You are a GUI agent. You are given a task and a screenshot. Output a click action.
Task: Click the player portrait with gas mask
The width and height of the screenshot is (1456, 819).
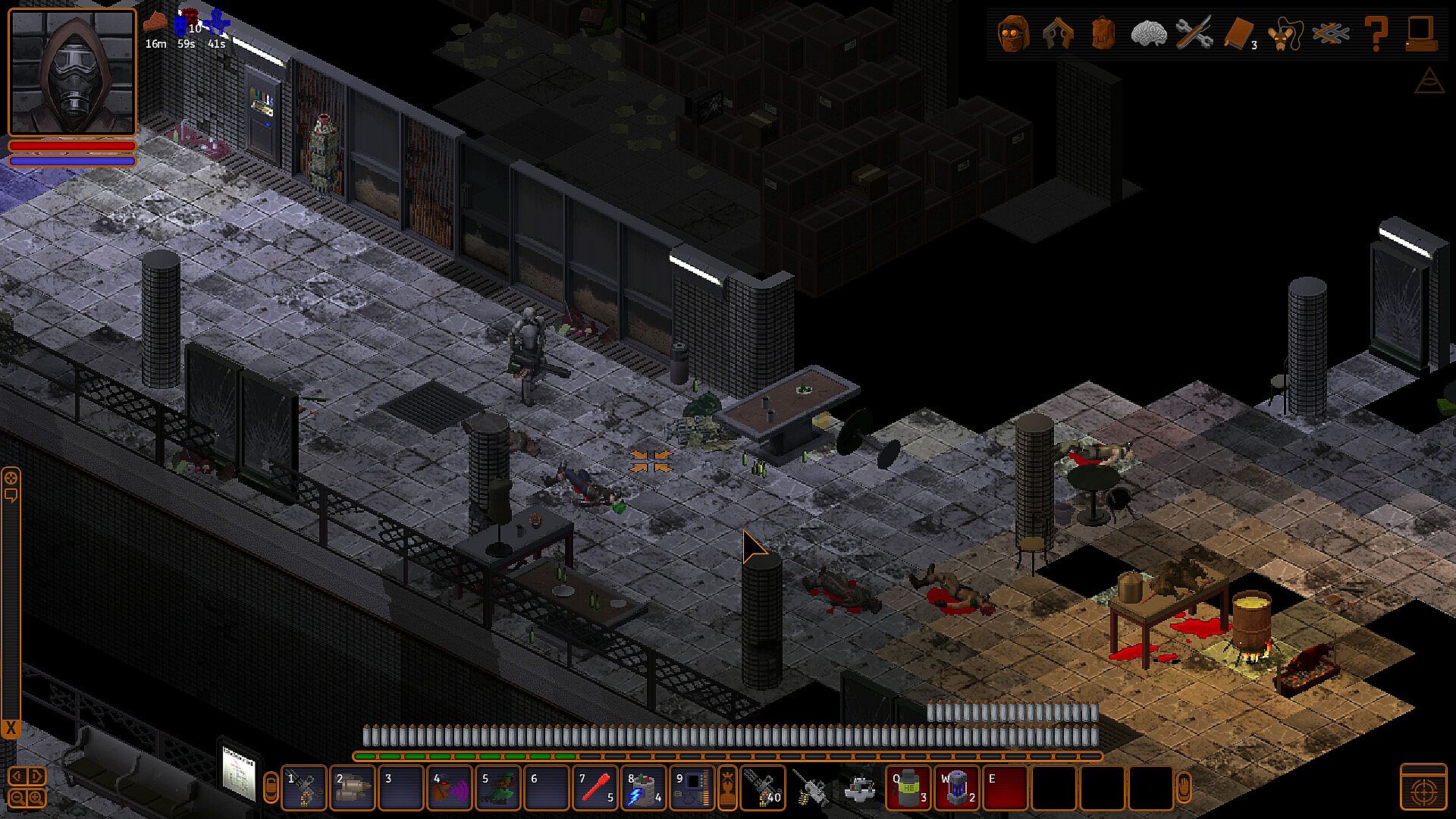coord(72,72)
